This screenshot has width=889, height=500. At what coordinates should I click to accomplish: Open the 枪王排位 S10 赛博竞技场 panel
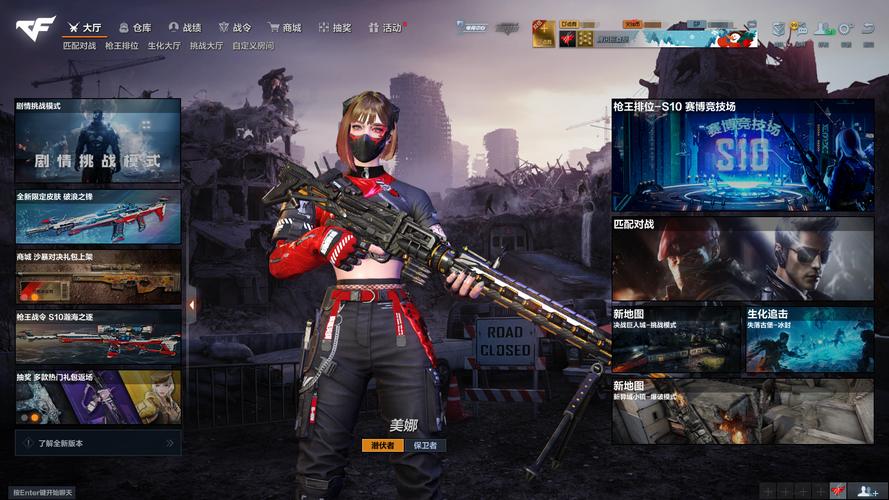pos(742,155)
